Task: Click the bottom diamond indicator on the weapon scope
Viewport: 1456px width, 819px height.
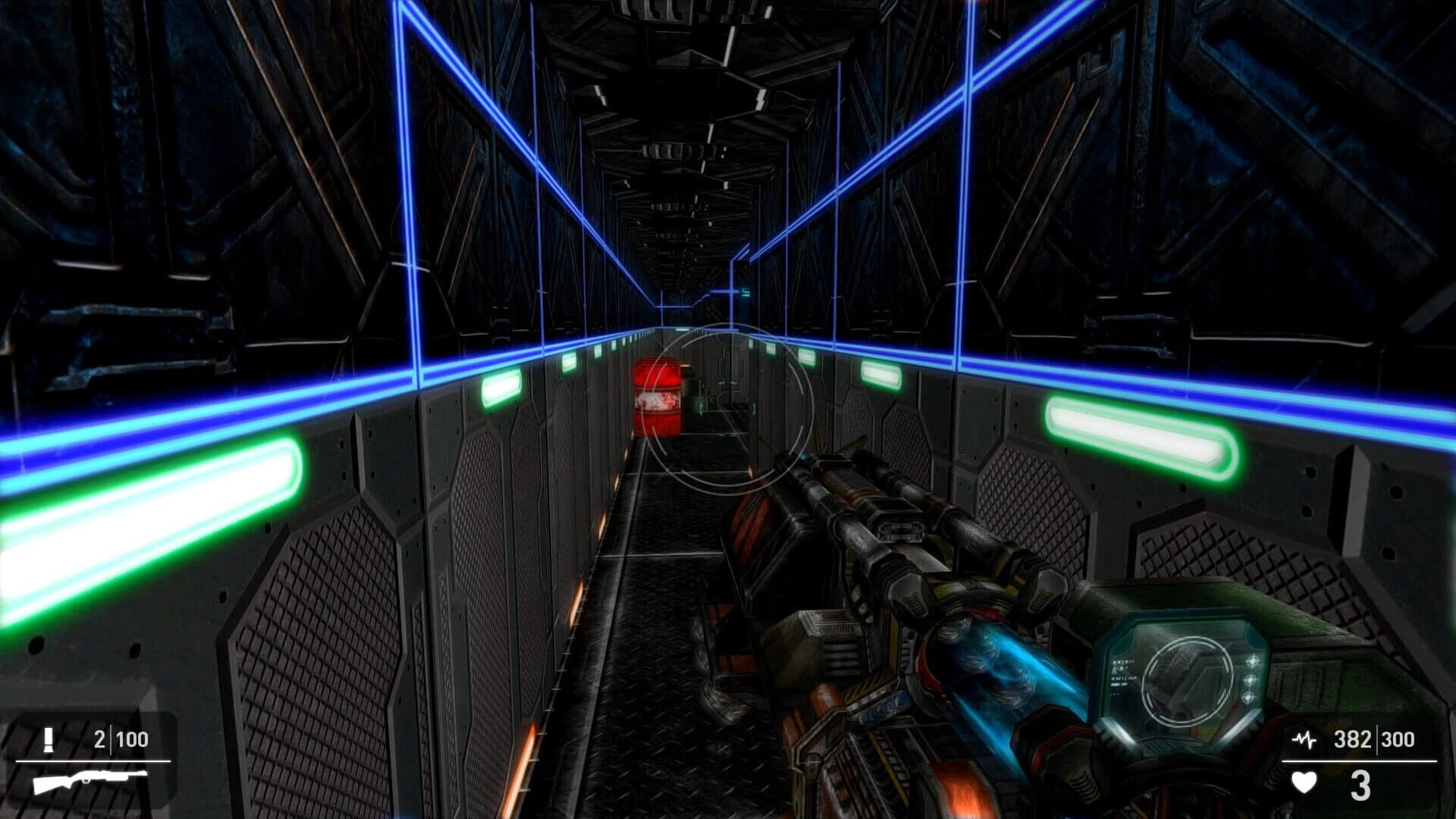Action: tap(1247, 698)
